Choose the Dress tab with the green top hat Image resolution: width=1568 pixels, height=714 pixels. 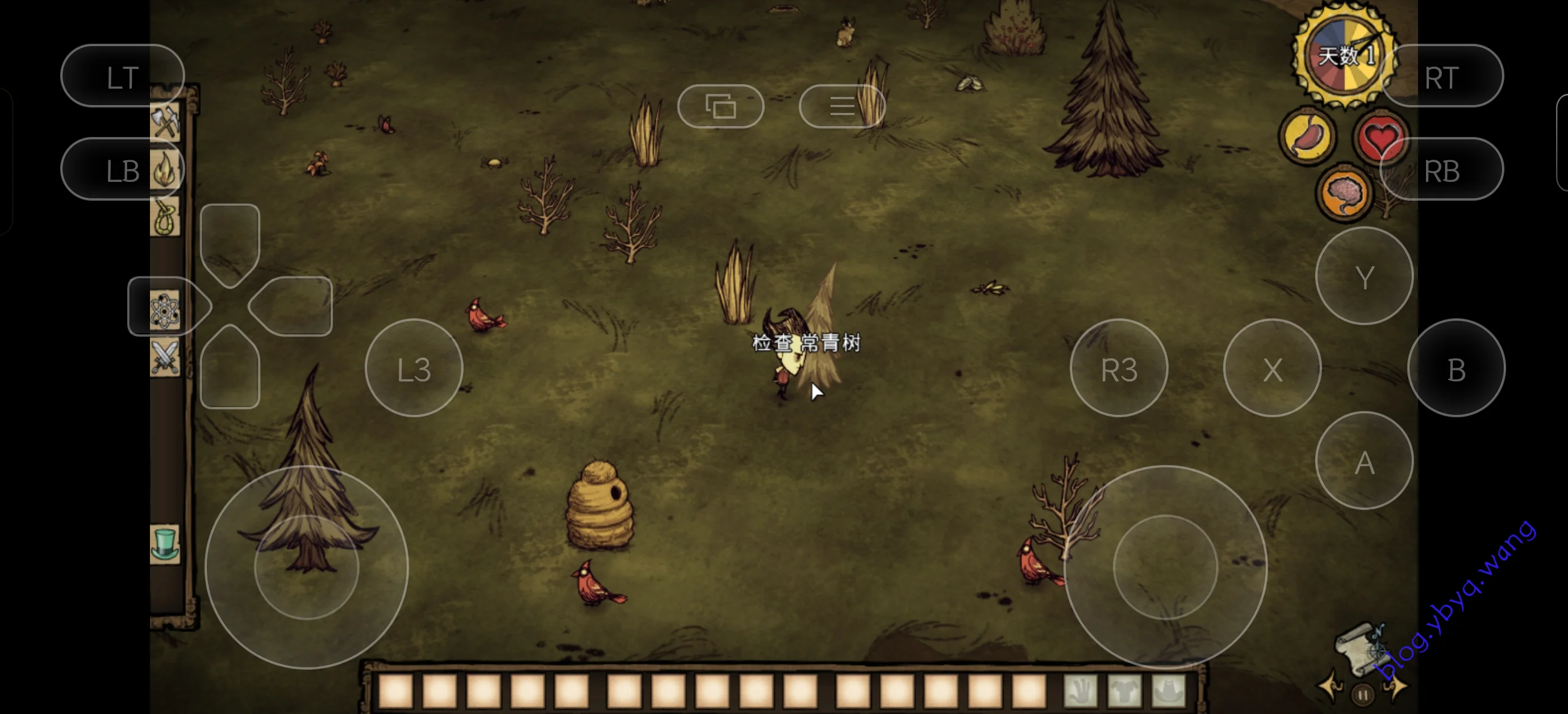point(165,543)
